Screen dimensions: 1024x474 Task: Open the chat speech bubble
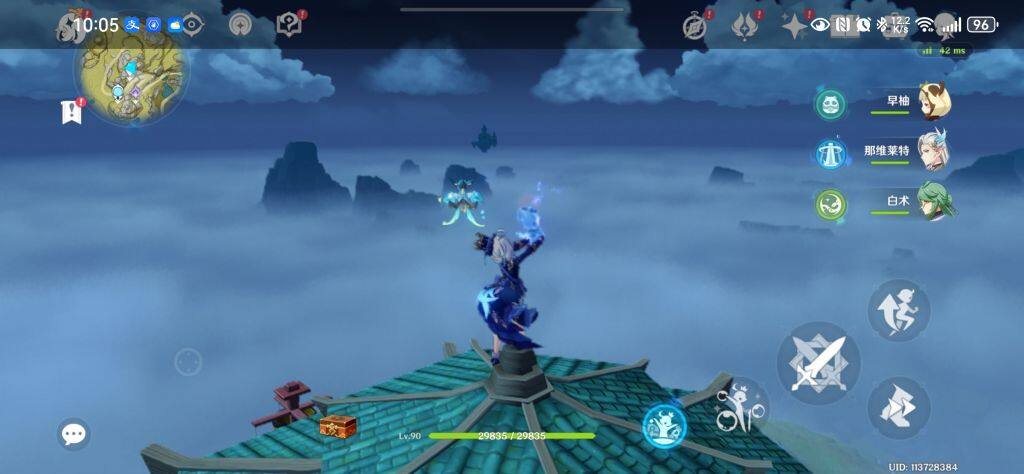tap(74, 433)
